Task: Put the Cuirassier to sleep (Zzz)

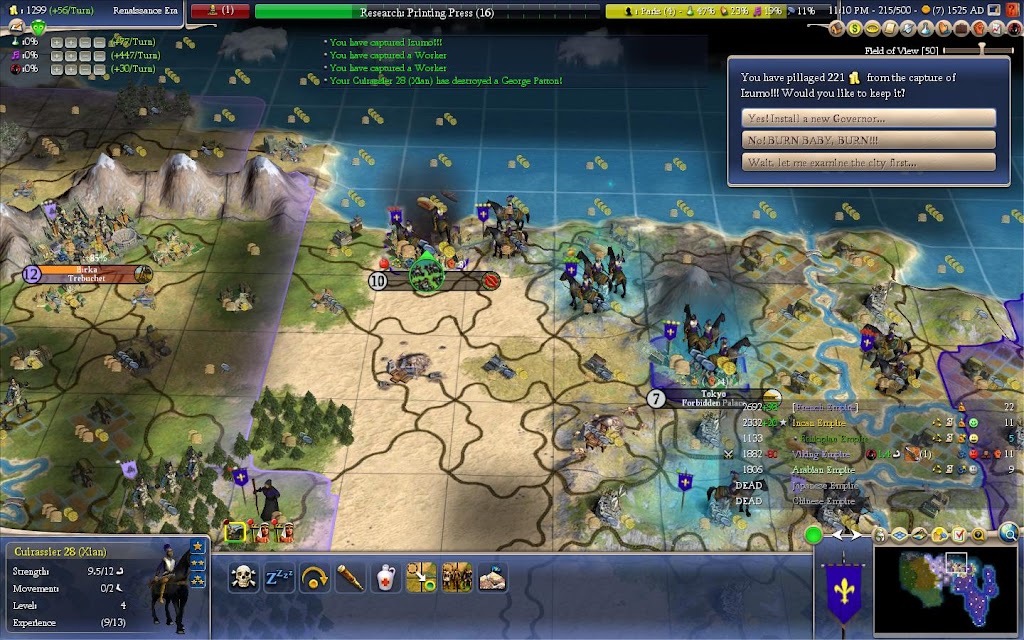Action: click(x=279, y=577)
